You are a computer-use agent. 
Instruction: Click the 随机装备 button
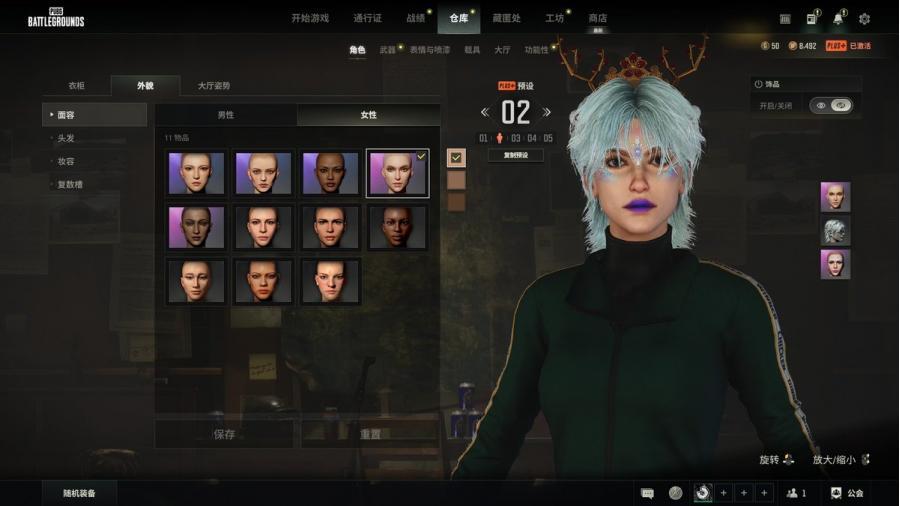click(x=81, y=493)
